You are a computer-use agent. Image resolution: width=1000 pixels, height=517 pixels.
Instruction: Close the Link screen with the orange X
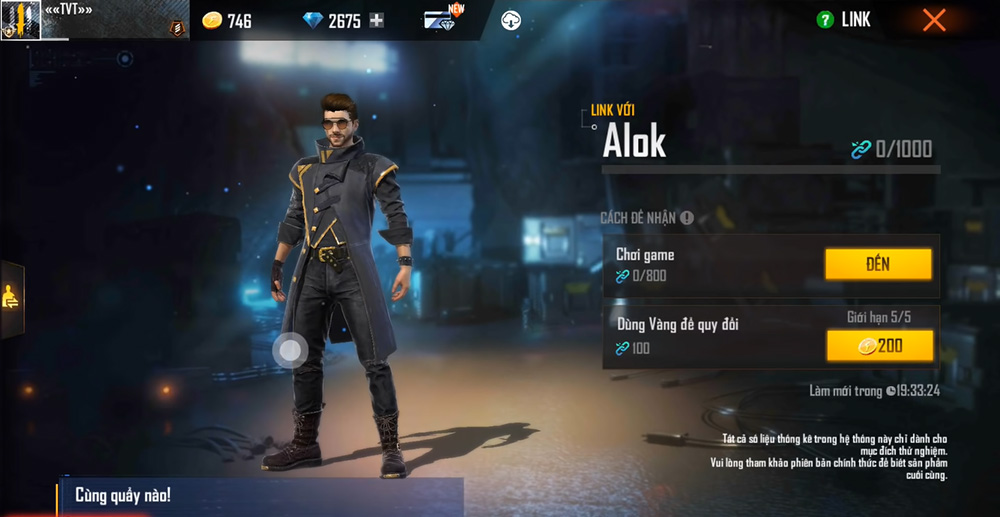(934, 20)
